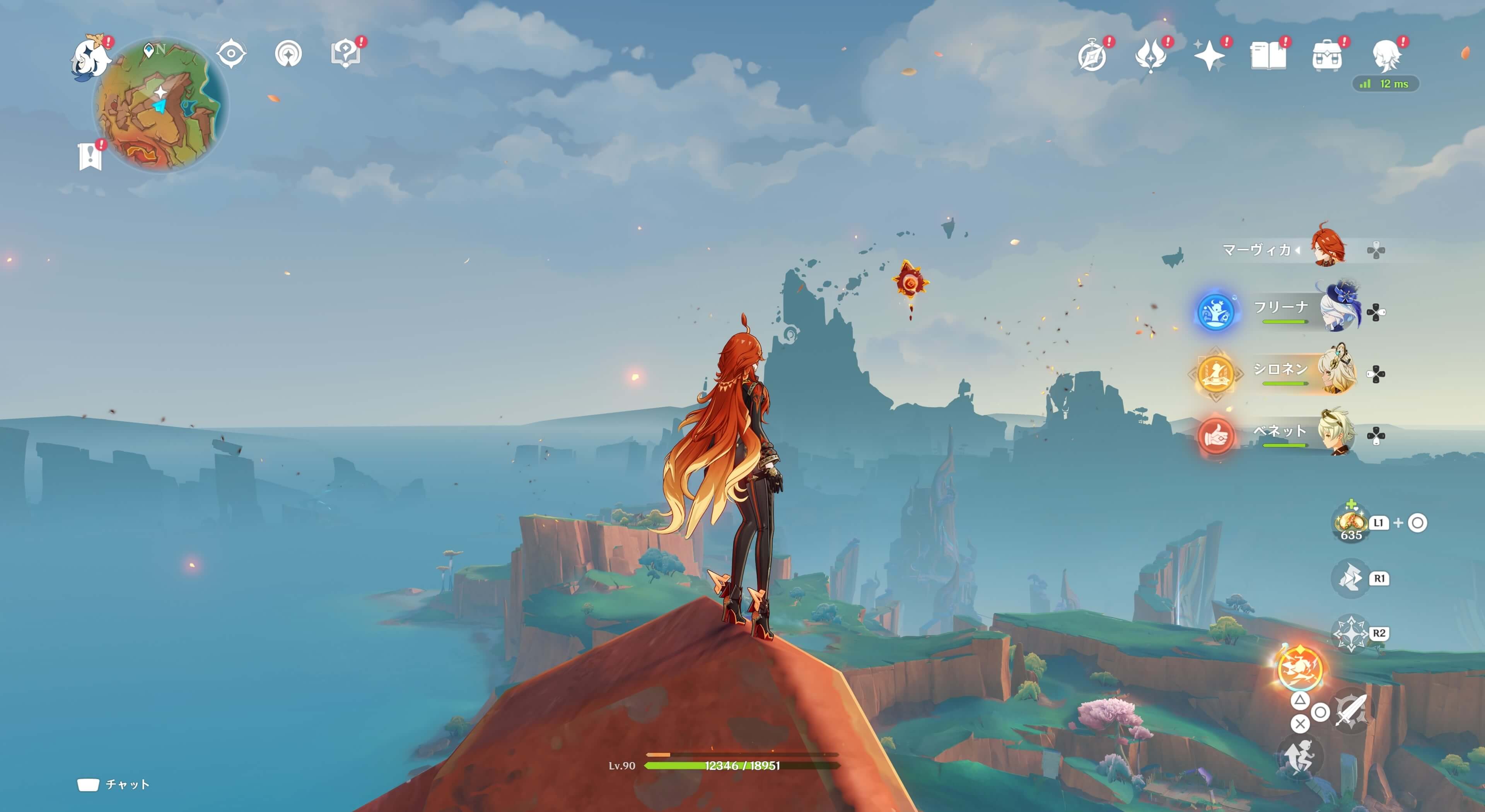Viewport: 1485px width, 812px height.
Task: Open the Paimon menu icon
Action: [90, 58]
